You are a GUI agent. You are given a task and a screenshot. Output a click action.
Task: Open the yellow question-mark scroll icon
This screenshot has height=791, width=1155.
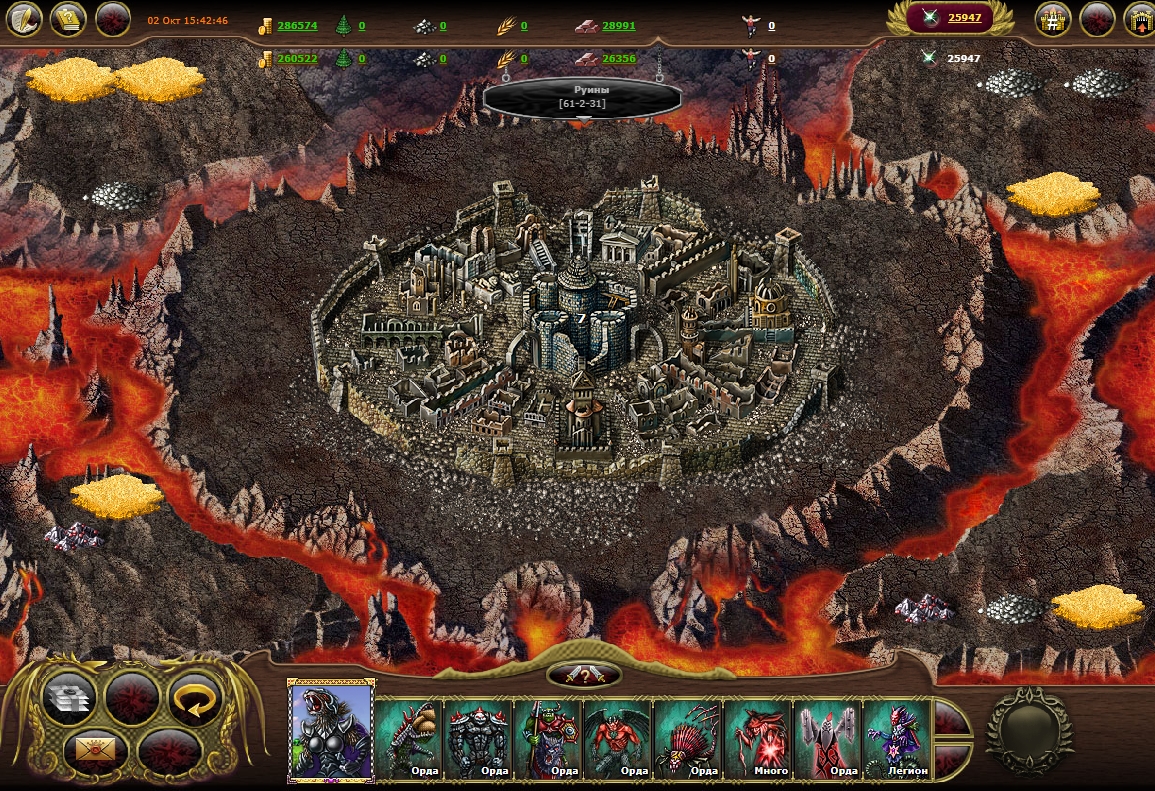coord(68,19)
